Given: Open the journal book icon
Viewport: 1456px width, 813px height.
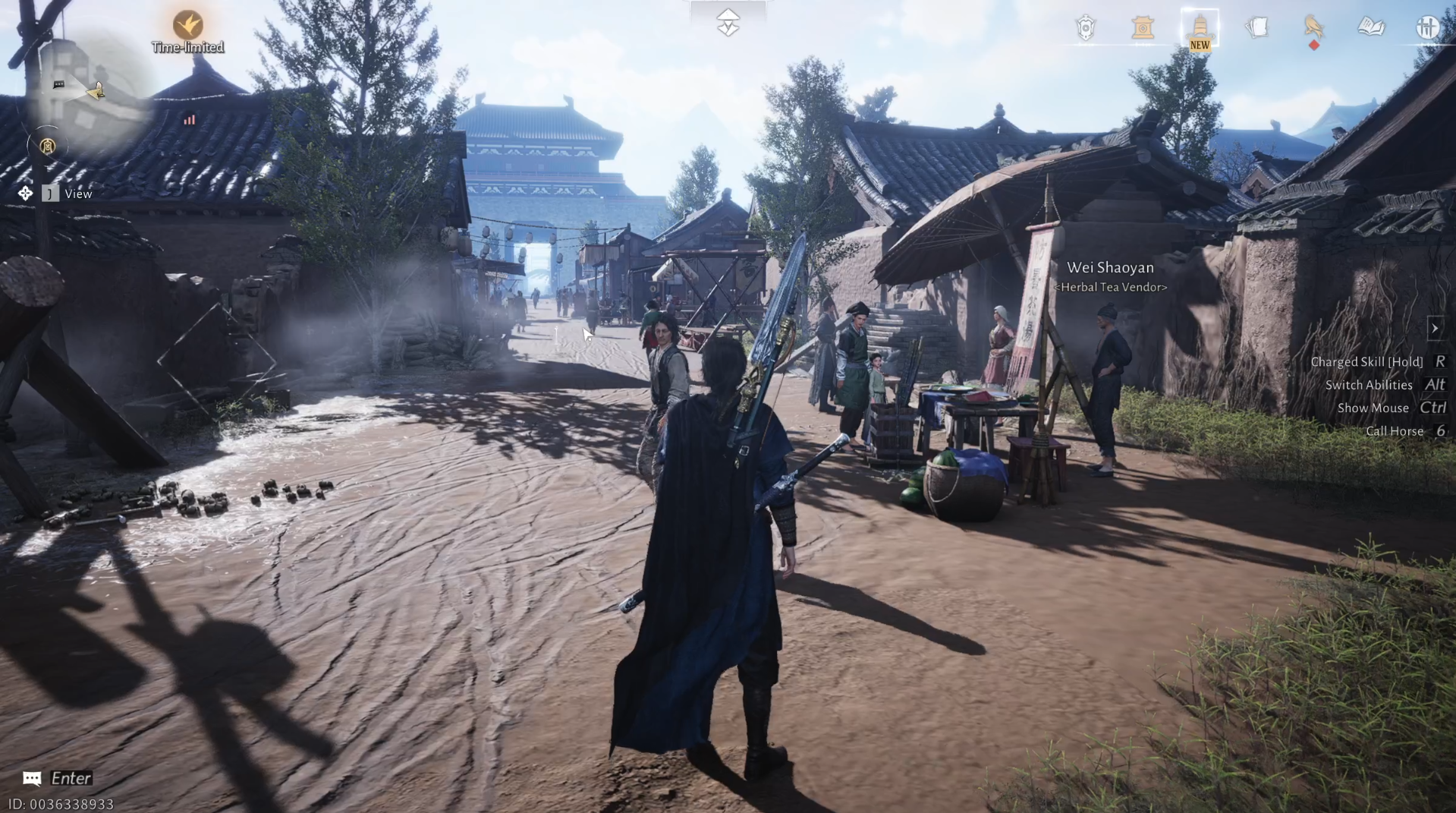Looking at the screenshot, I should [1373, 27].
